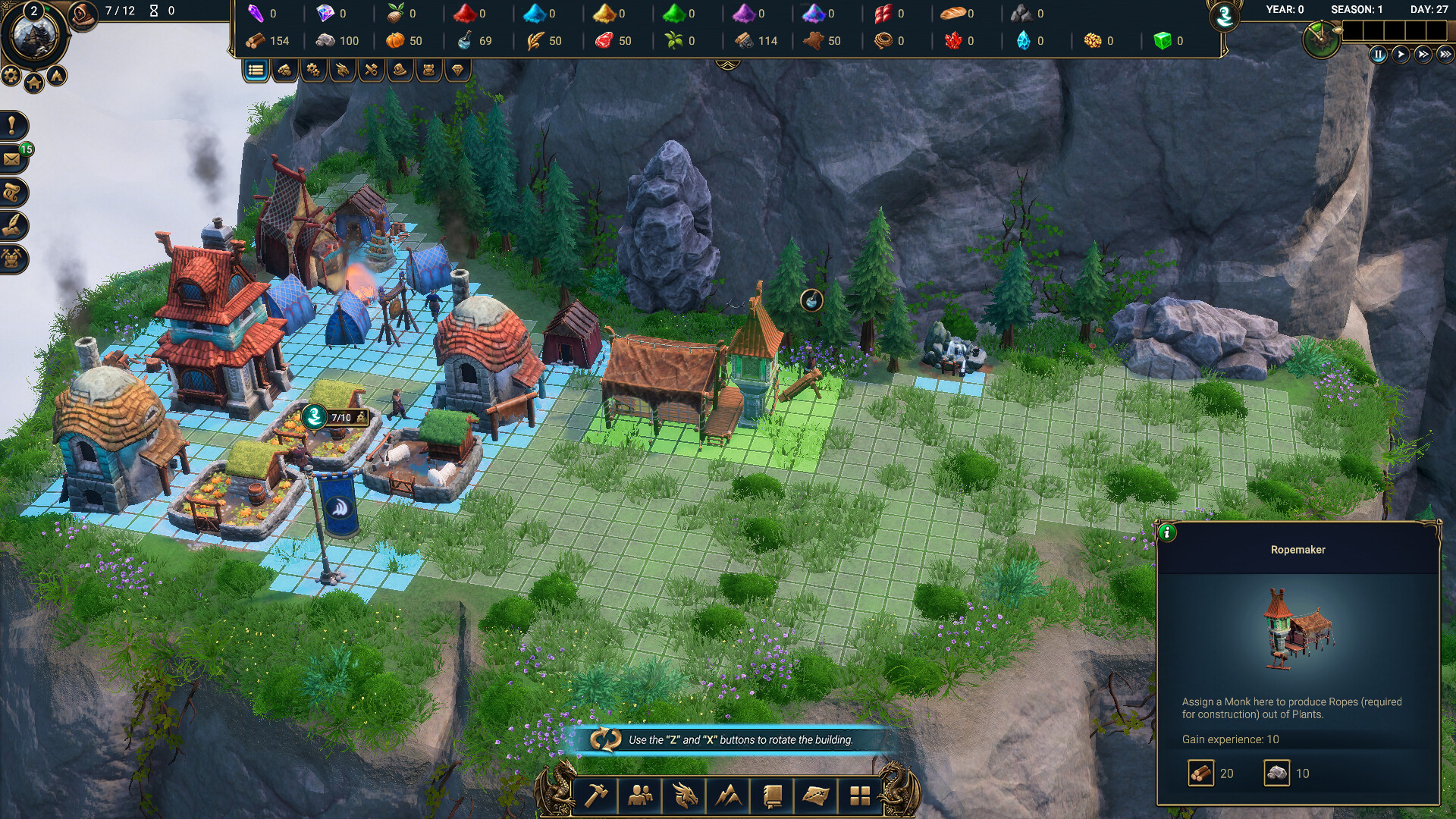This screenshot has width=1456, height=819.
Task: Open the mail envelope with 15 messages
Action: pyautogui.click(x=12, y=159)
